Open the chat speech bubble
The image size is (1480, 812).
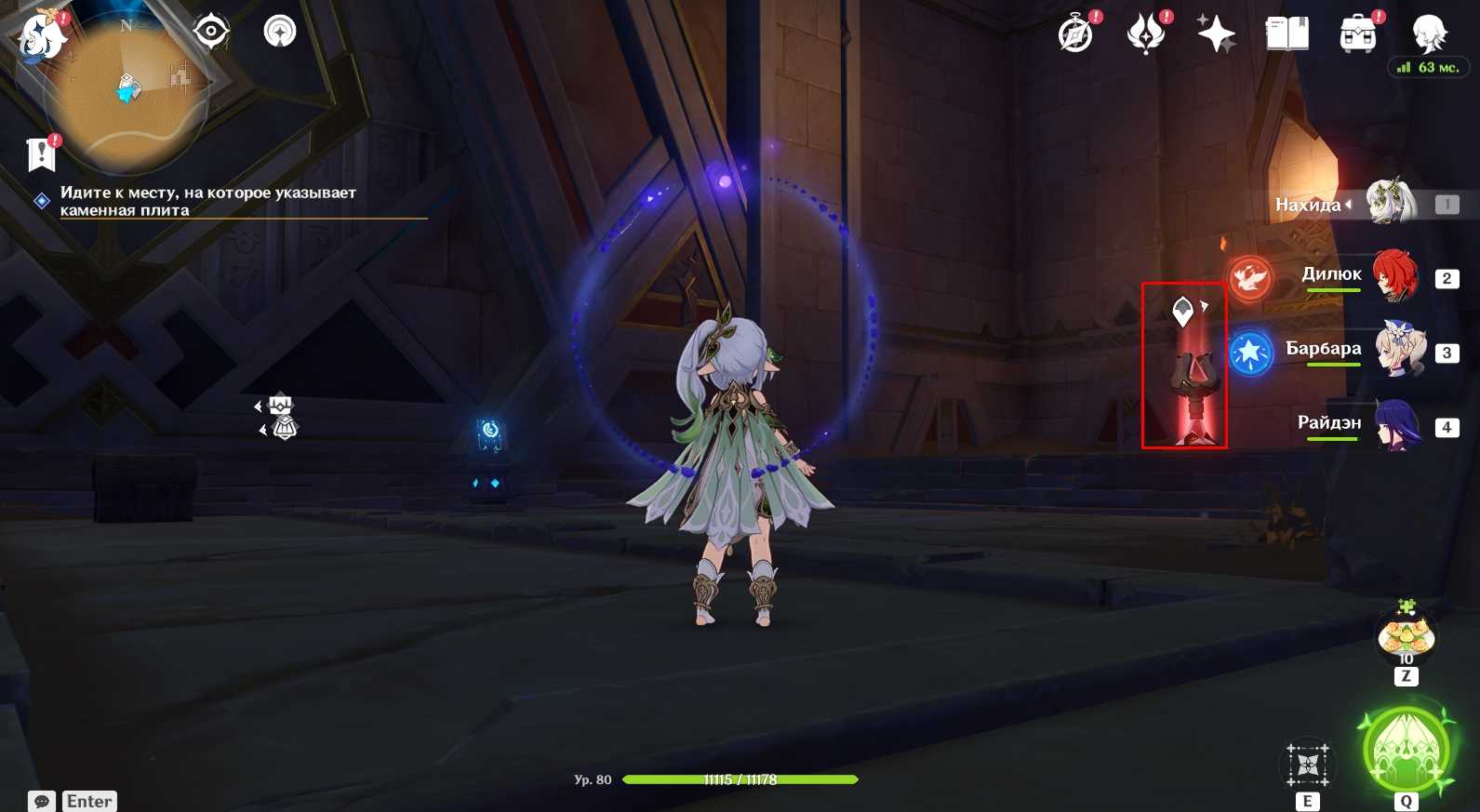pos(42,801)
